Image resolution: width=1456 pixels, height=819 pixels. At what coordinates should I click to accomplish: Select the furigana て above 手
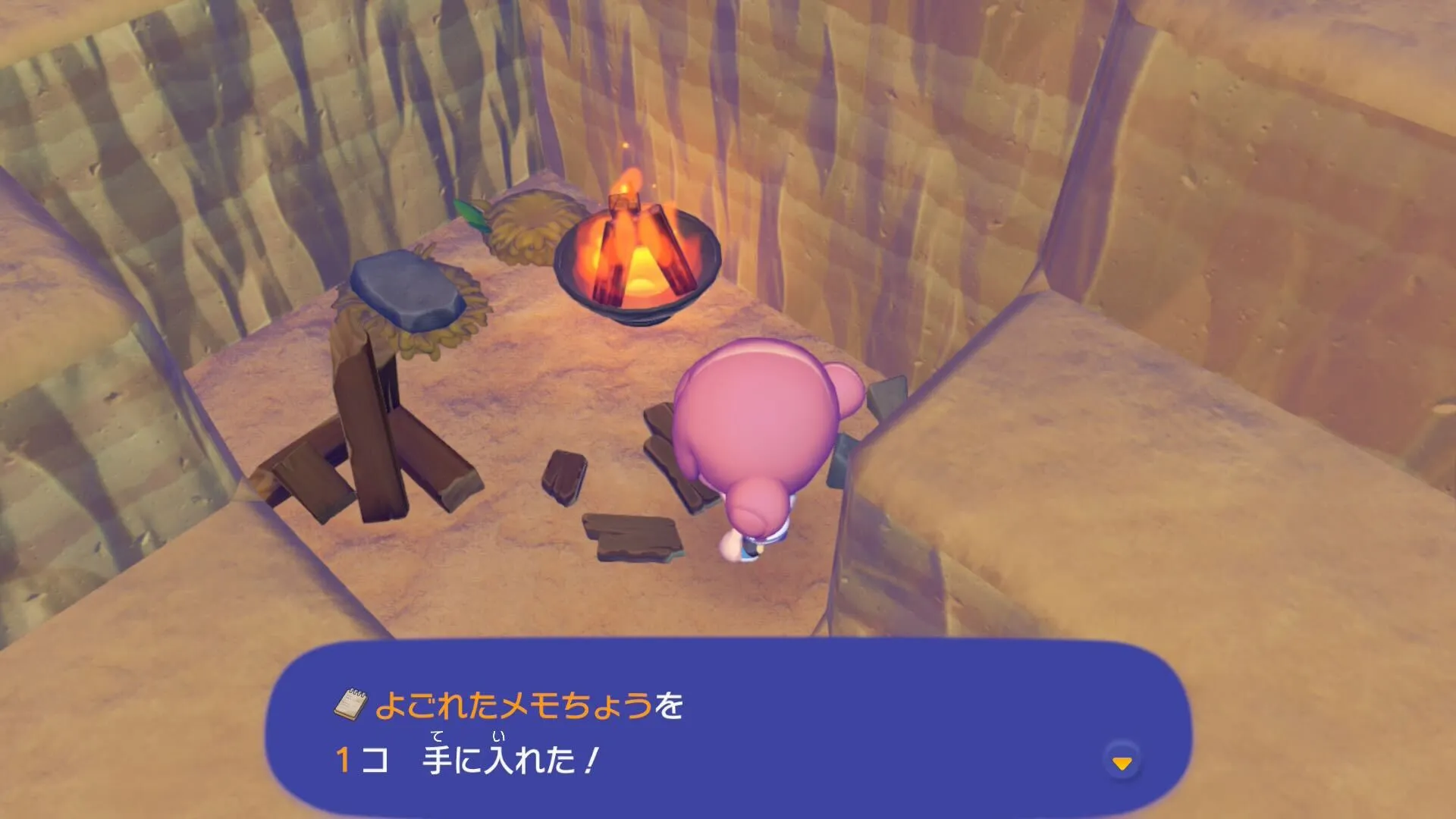[435, 736]
